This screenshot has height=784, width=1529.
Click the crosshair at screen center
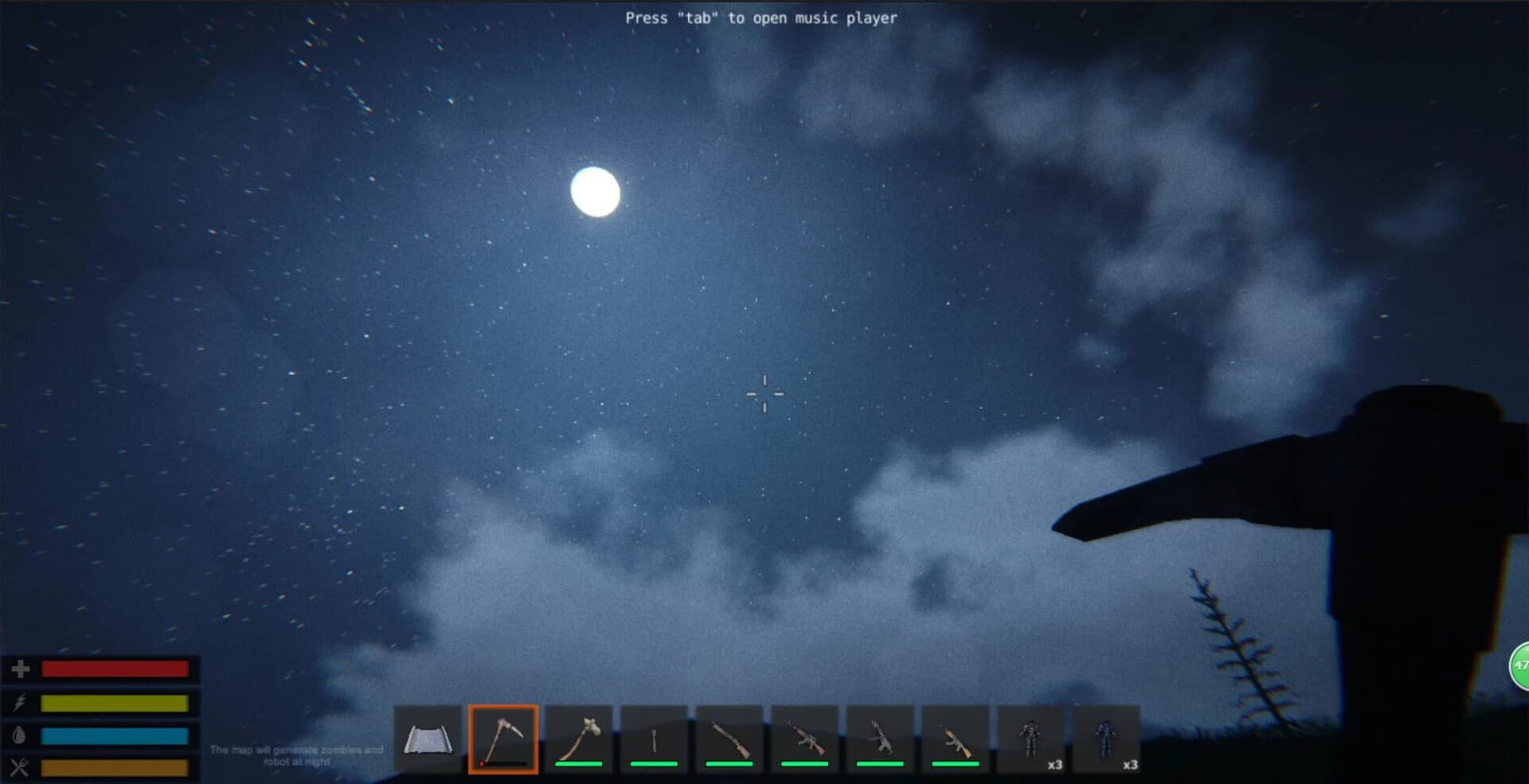(x=764, y=393)
